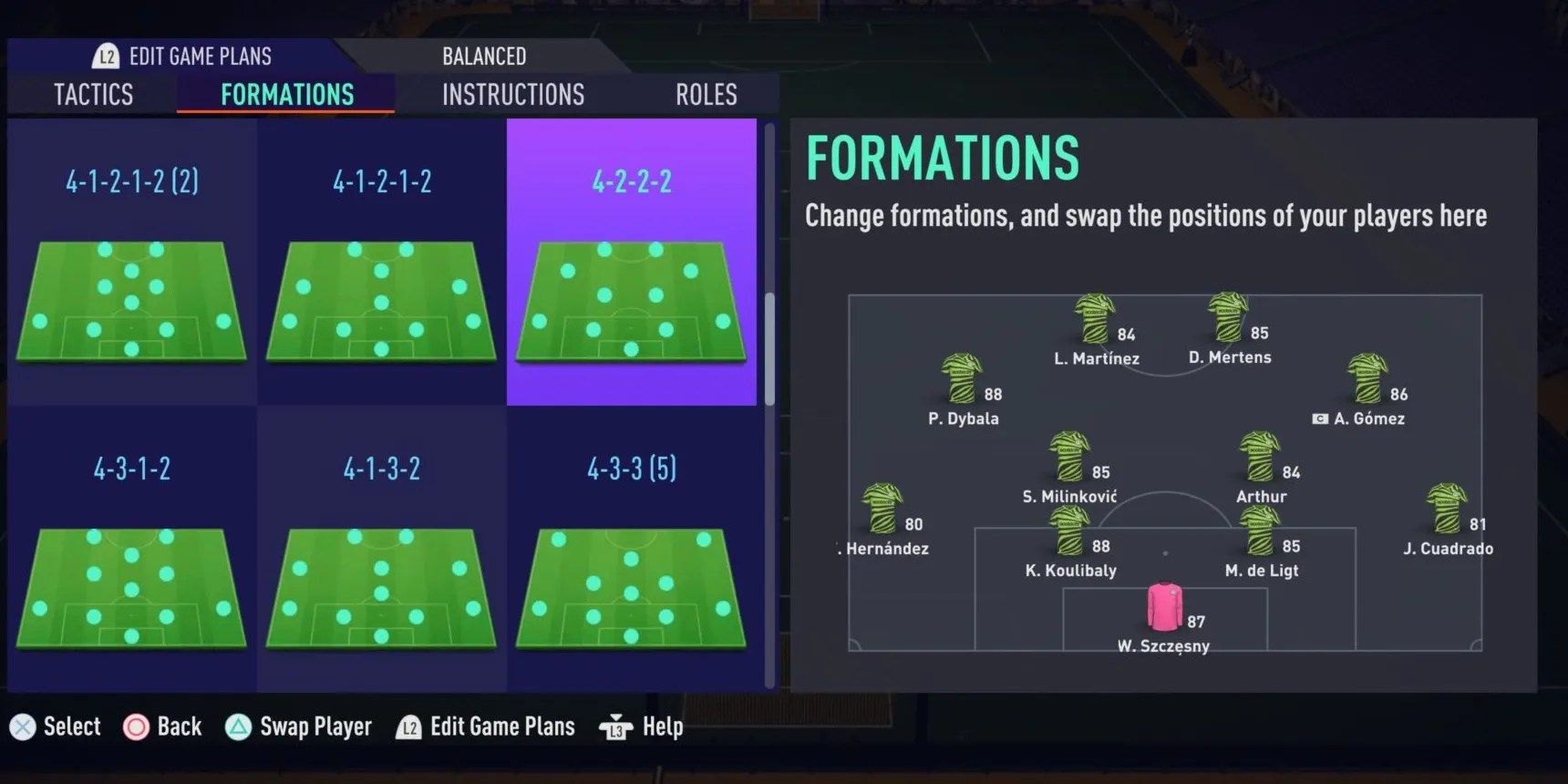Open the Instructions tab
The image size is (1568, 784).
click(512, 94)
